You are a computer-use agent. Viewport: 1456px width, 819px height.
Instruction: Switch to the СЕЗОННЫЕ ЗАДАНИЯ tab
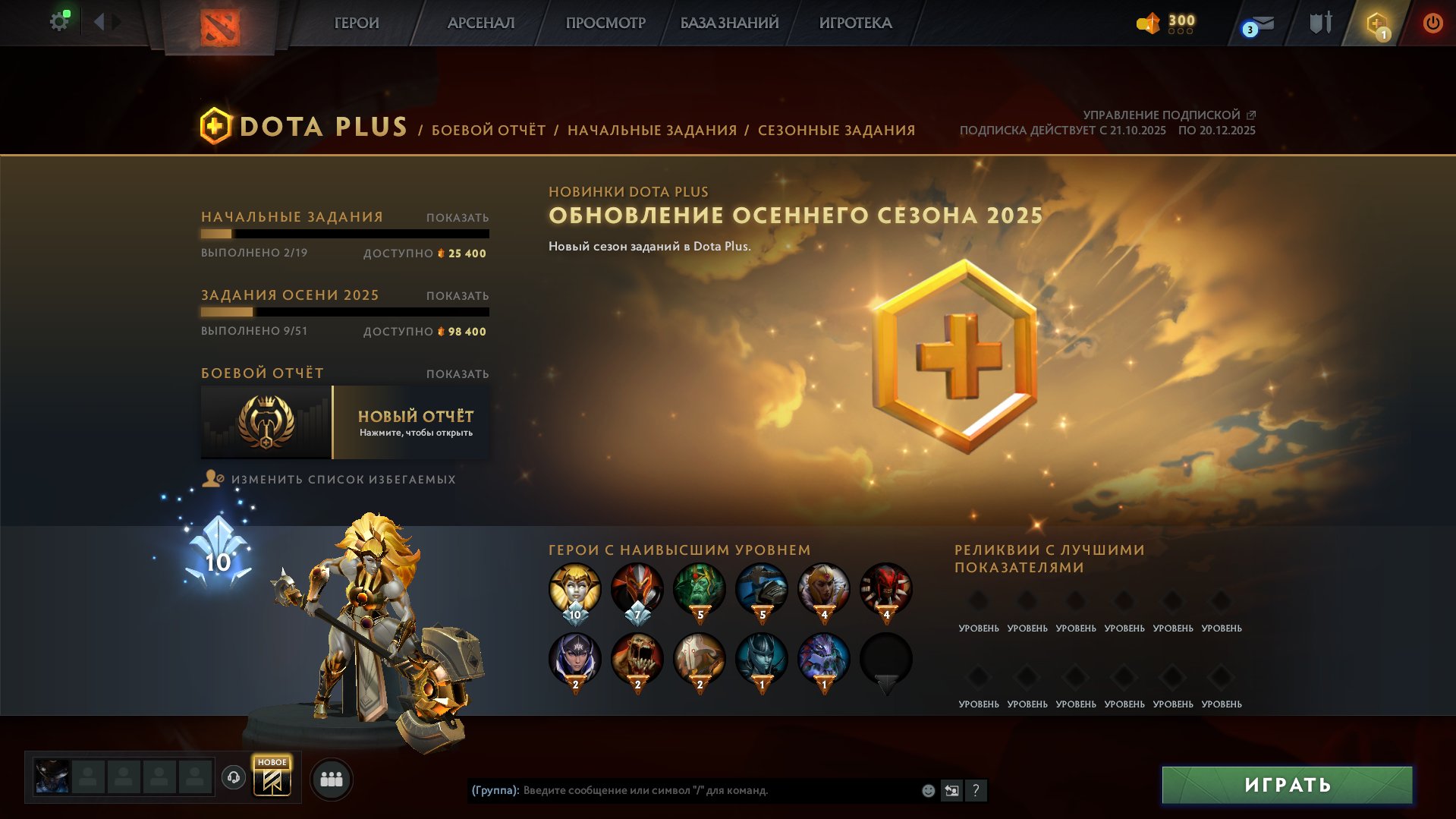coord(836,130)
